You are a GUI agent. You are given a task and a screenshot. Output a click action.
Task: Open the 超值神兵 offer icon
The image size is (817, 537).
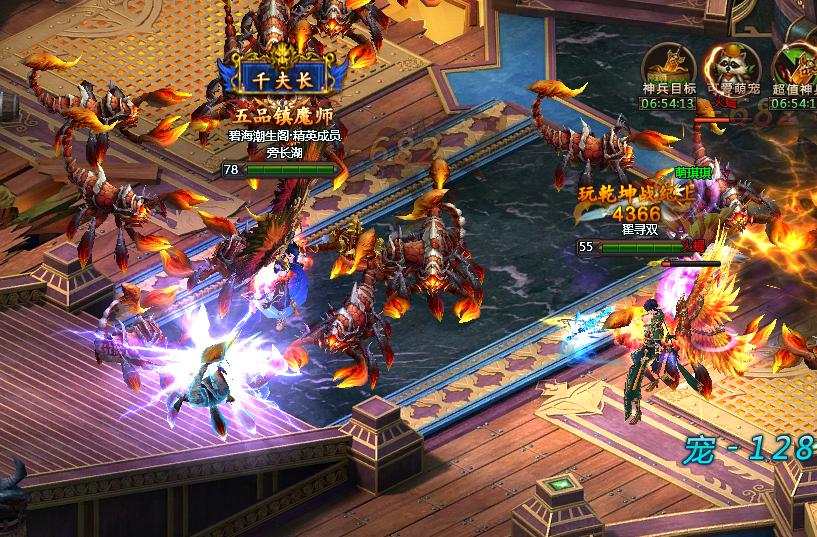pyautogui.click(x=796, y=68)
